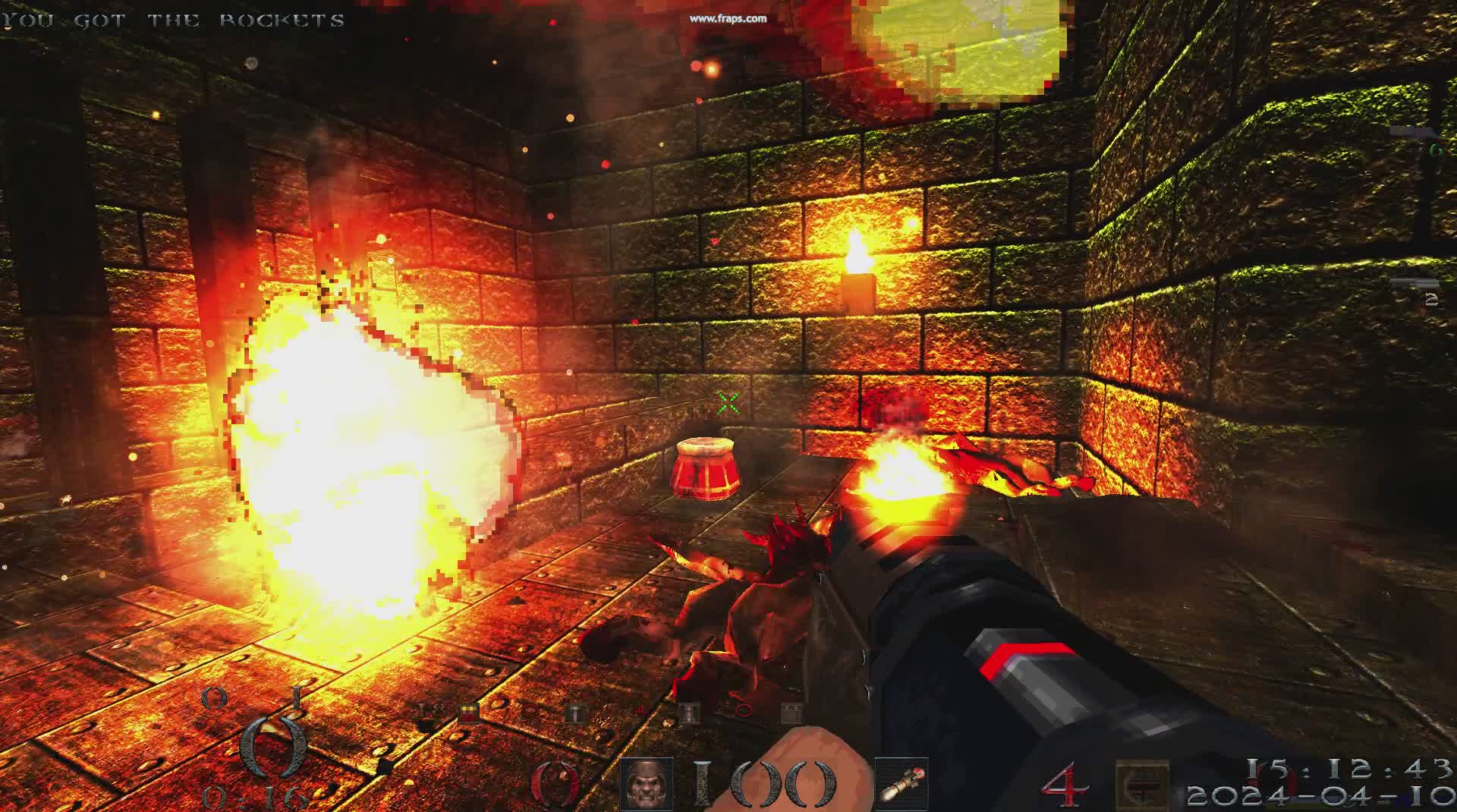1457x812 pixels.
Task: Click the armor icon beside the 18 counter
Action: (468, 711)
